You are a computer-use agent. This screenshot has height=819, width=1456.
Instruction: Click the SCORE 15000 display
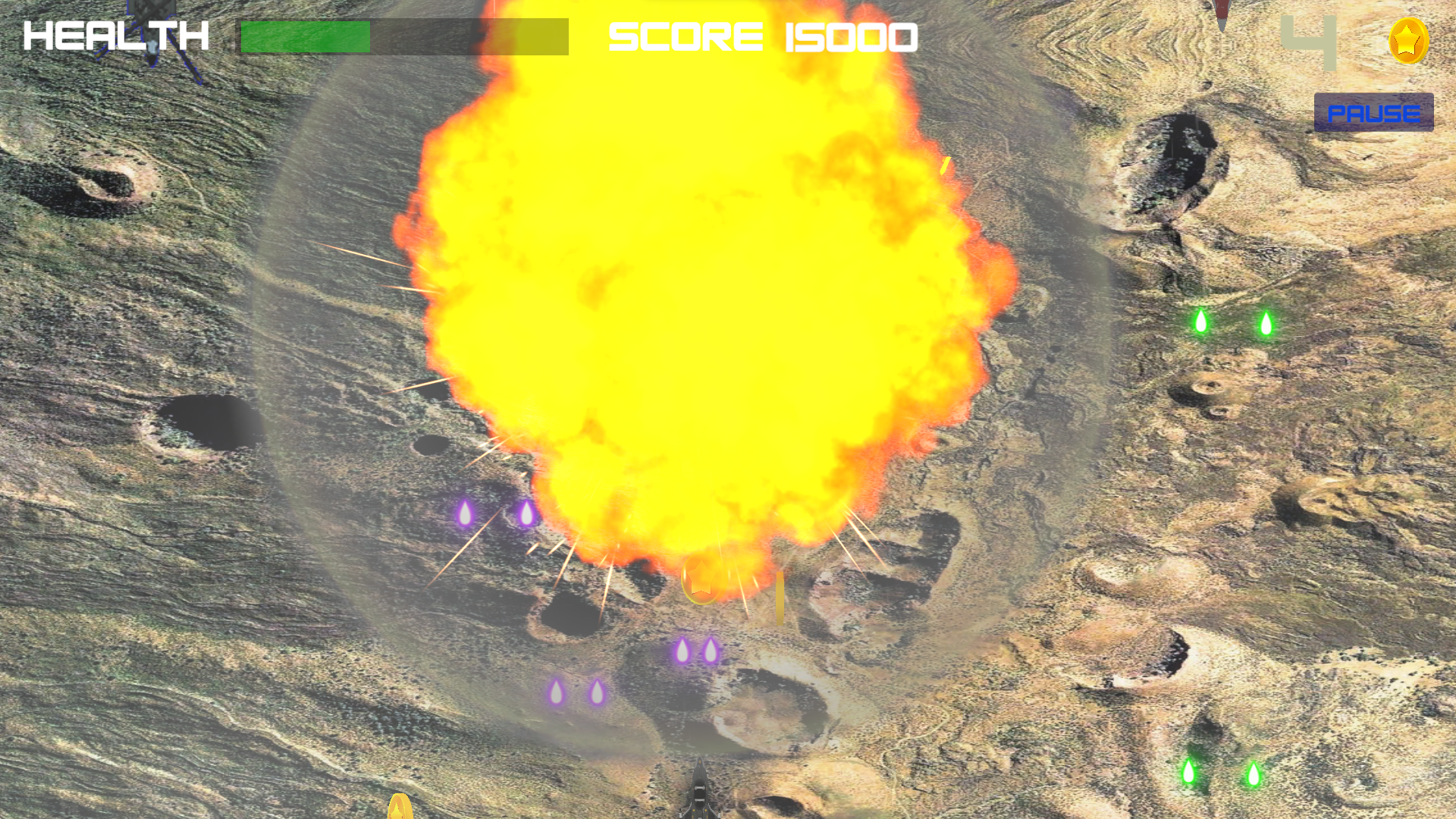(x=762, y=36)
